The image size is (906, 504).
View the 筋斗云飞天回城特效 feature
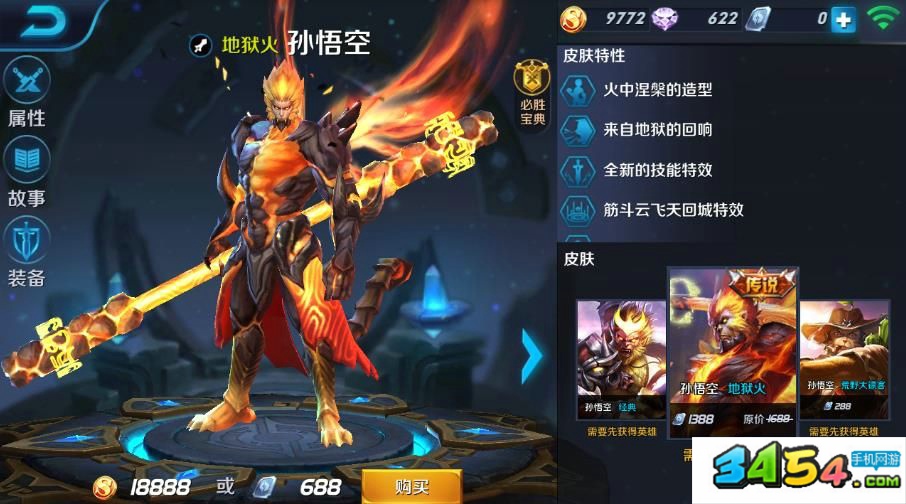672,210
